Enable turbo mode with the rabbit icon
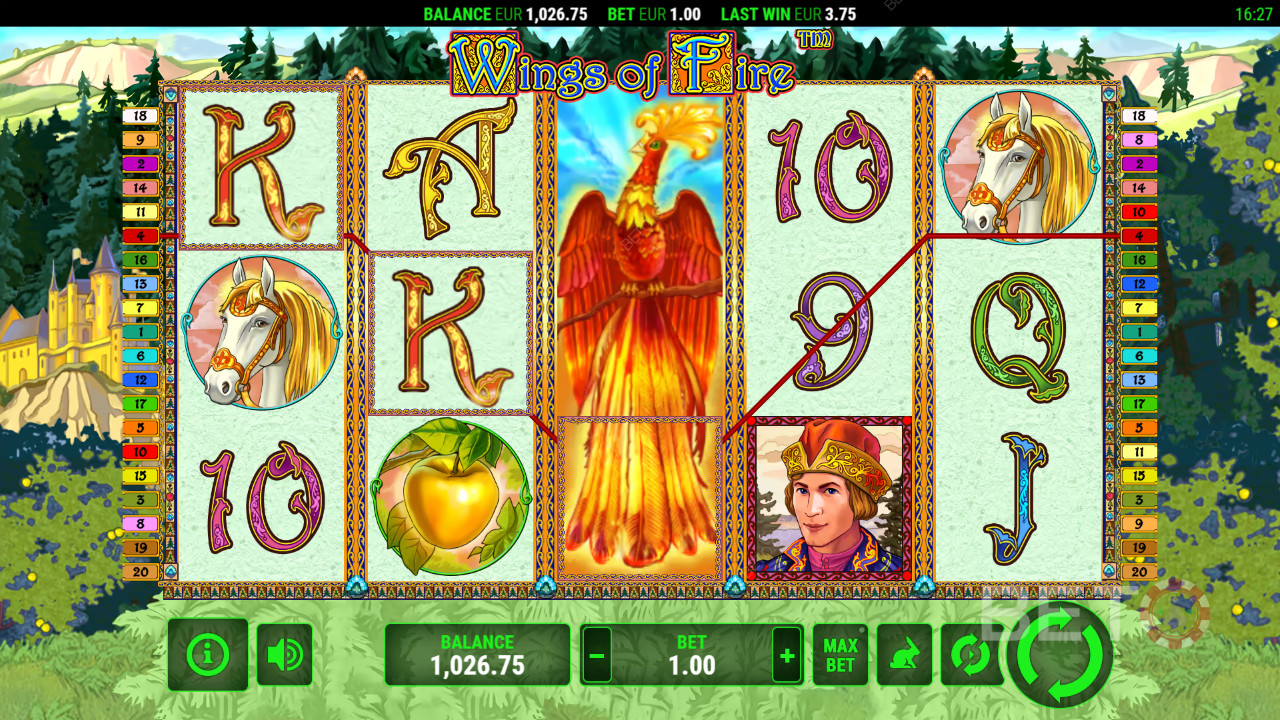1280x720 pixels. tap(904, 656)
